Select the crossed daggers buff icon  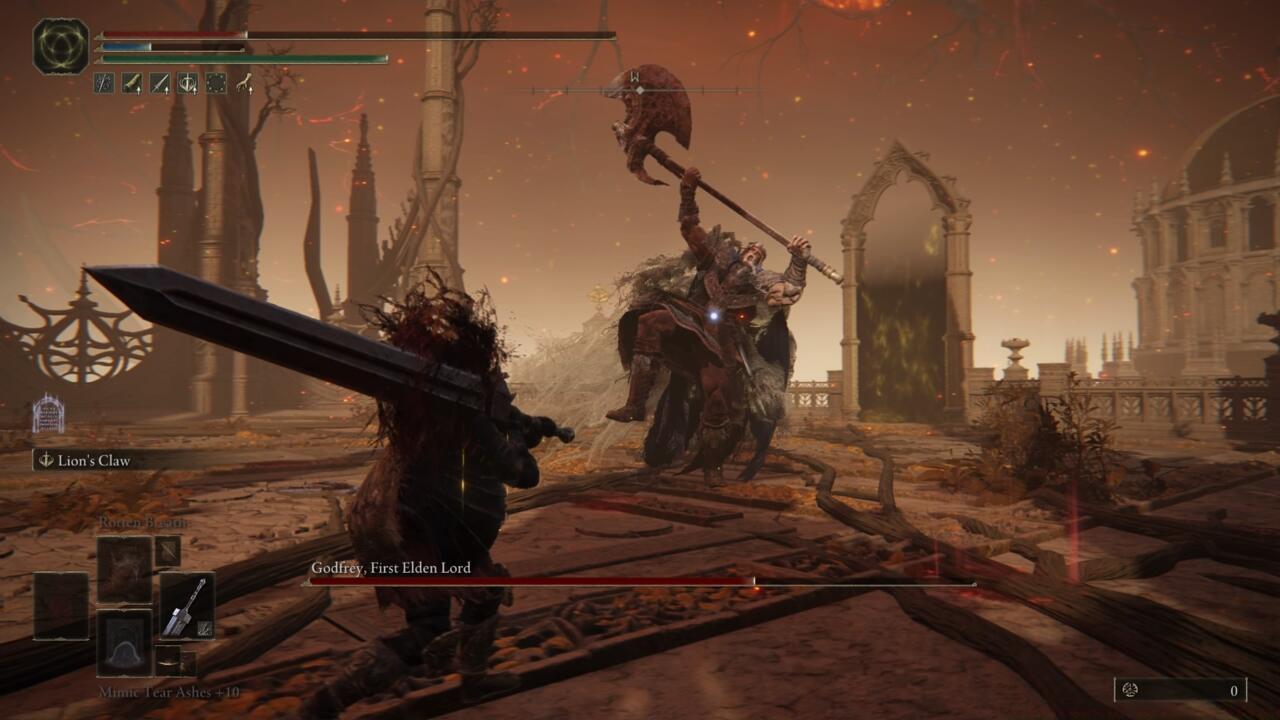pyautogui.click(x=103, y=83)
